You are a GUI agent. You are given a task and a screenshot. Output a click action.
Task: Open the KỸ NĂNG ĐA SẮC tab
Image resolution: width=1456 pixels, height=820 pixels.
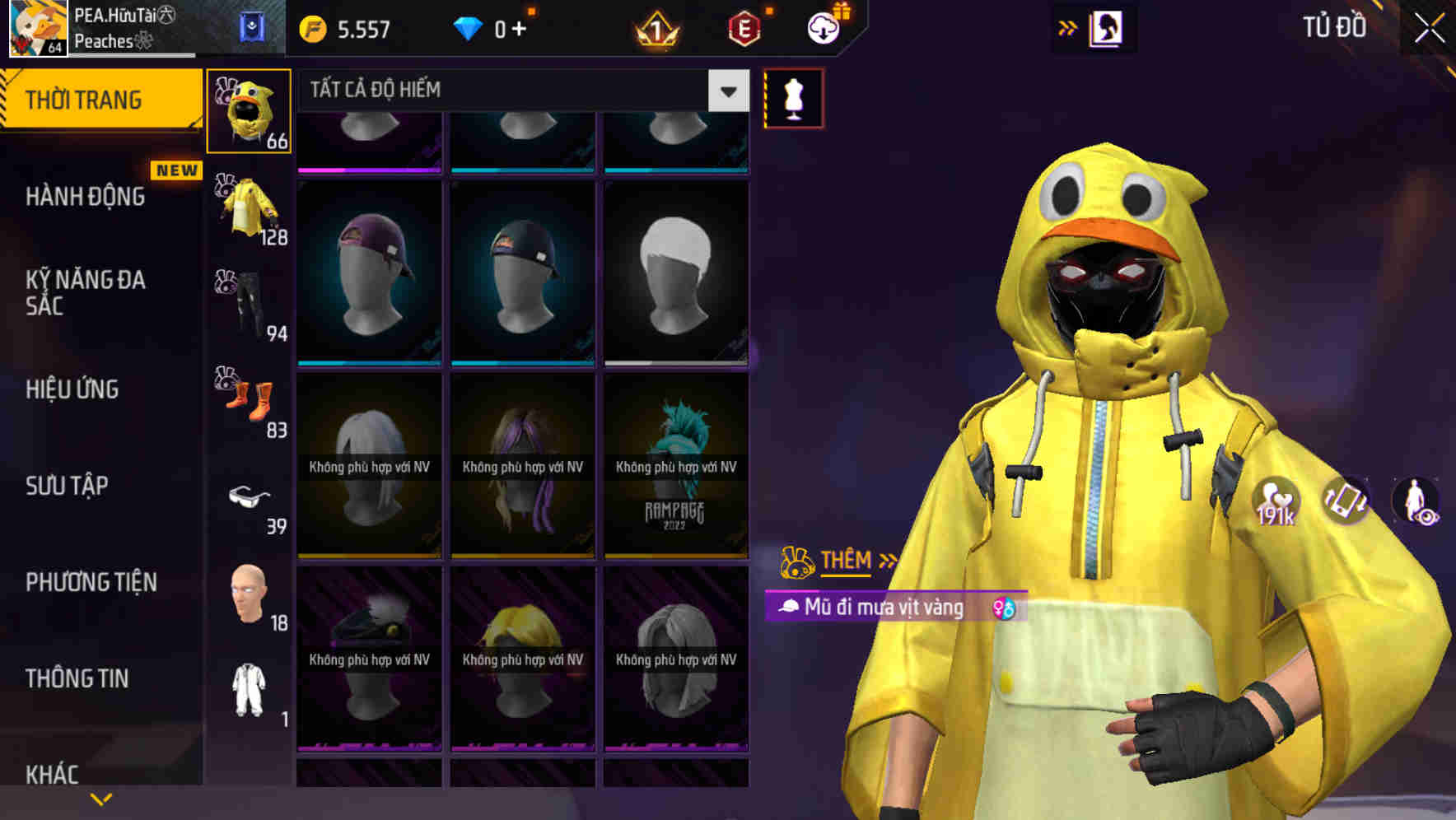click(x=85, y=294)
